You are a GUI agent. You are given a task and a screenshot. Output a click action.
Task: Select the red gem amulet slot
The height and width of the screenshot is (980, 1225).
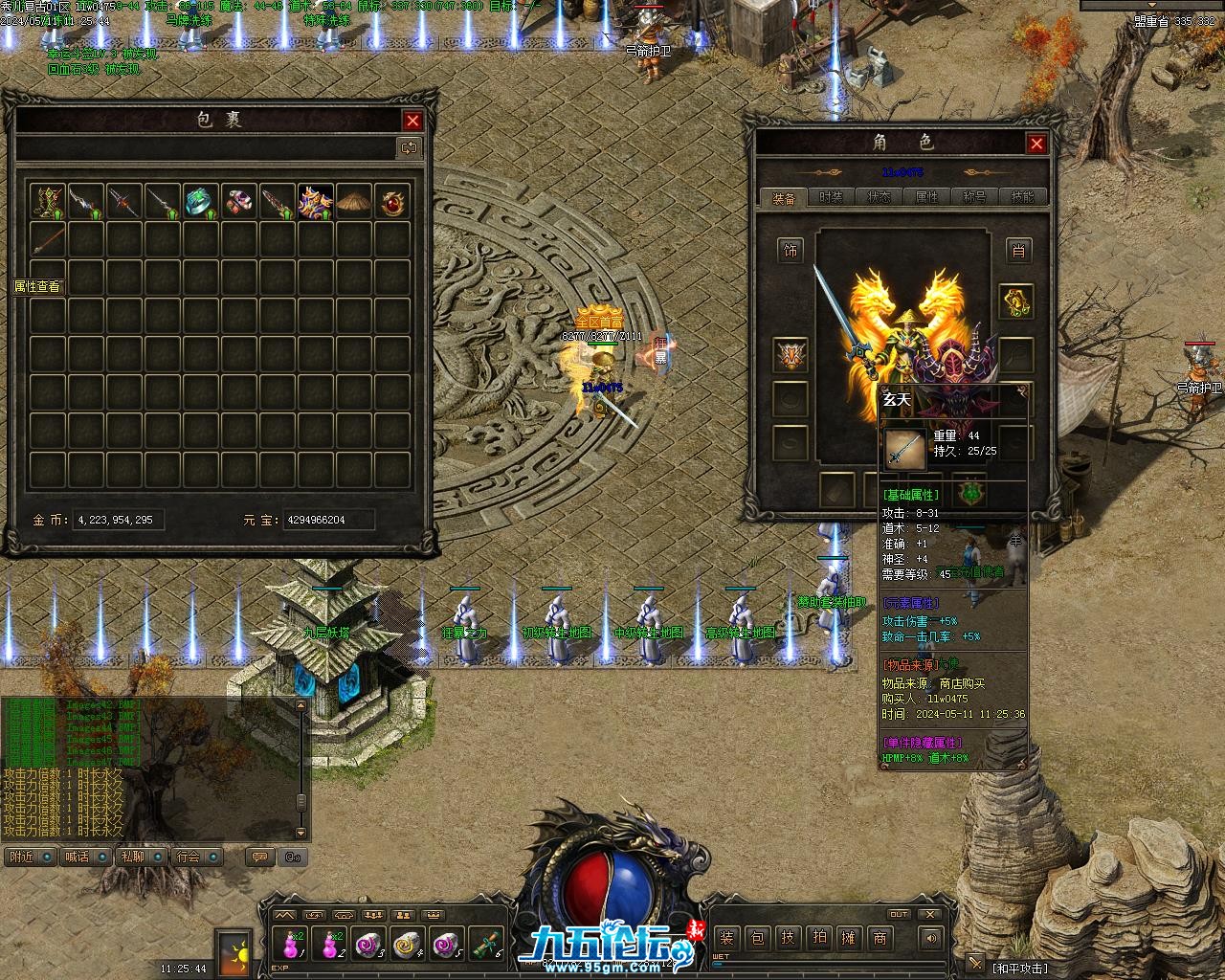pos(391,202)
